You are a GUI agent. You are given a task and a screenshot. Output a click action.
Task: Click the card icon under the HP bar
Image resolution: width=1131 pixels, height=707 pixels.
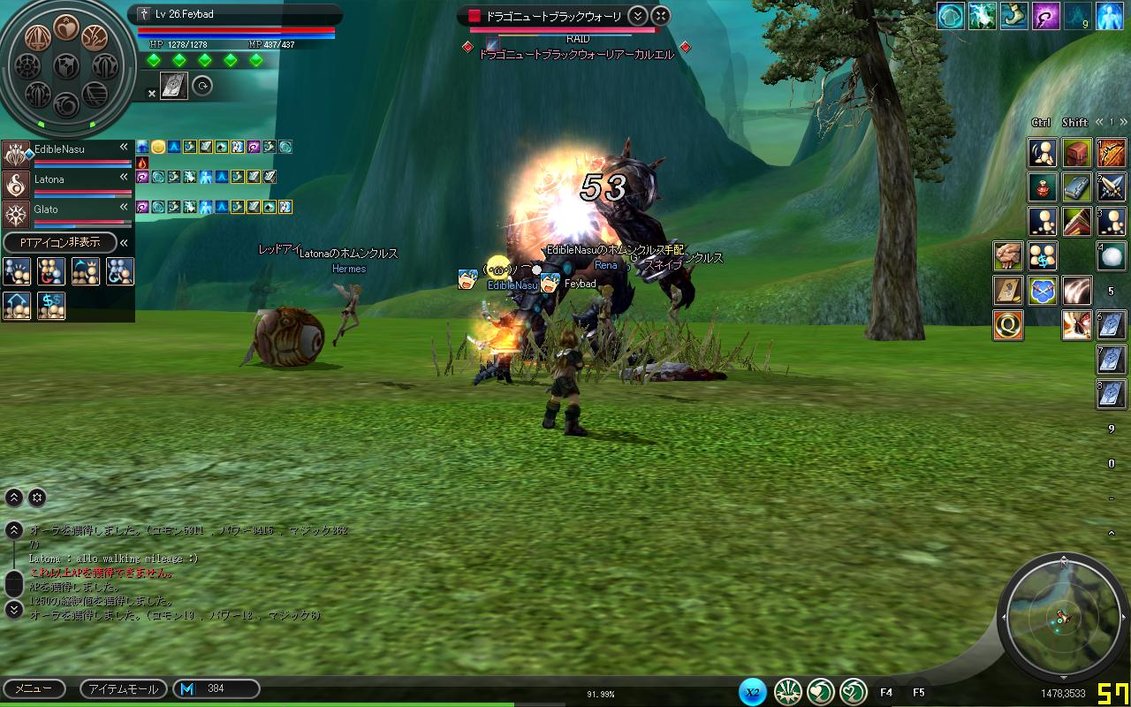(x=174, y=87)
